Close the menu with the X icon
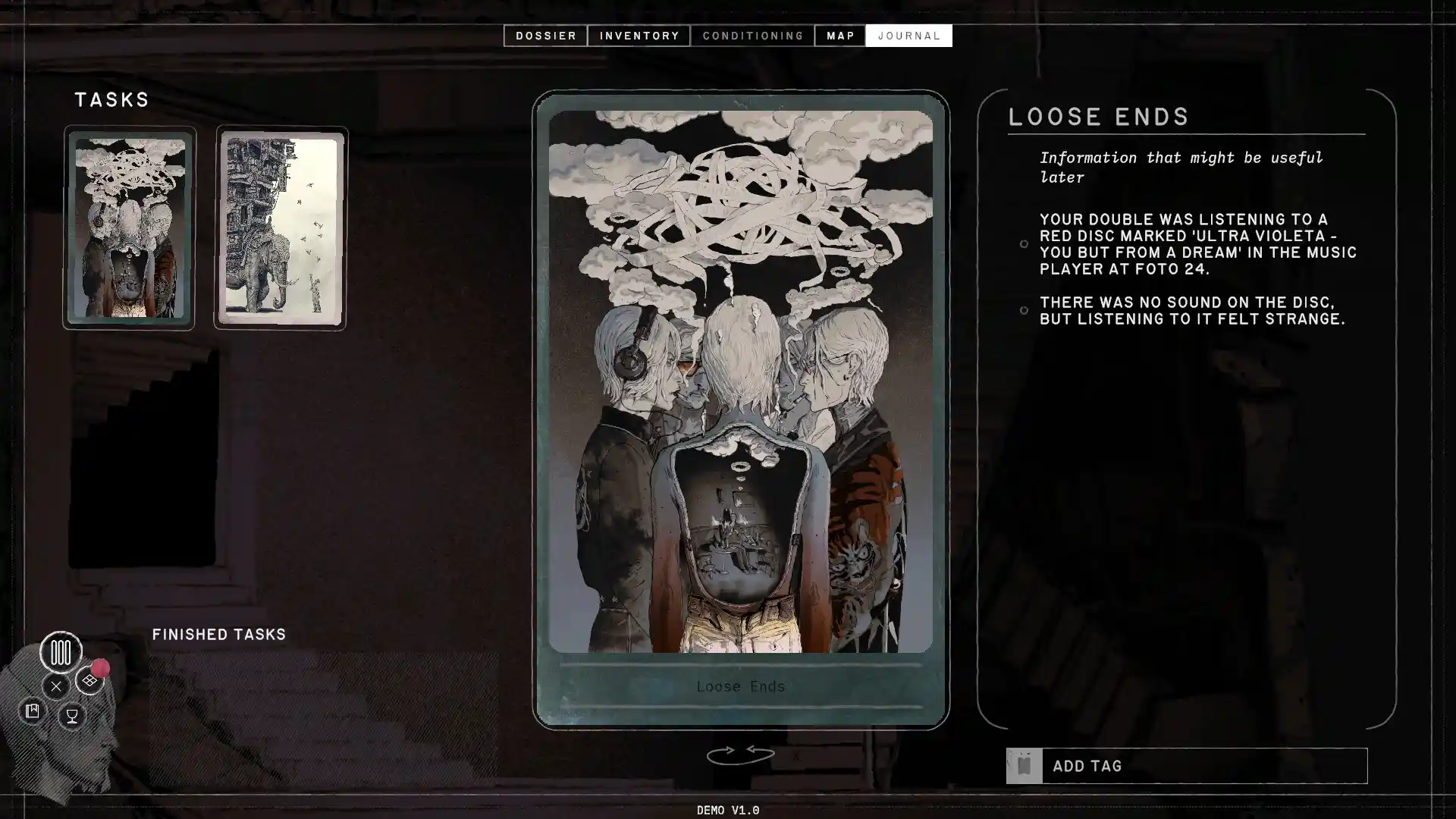1456x819 pixels. (55, 686)
